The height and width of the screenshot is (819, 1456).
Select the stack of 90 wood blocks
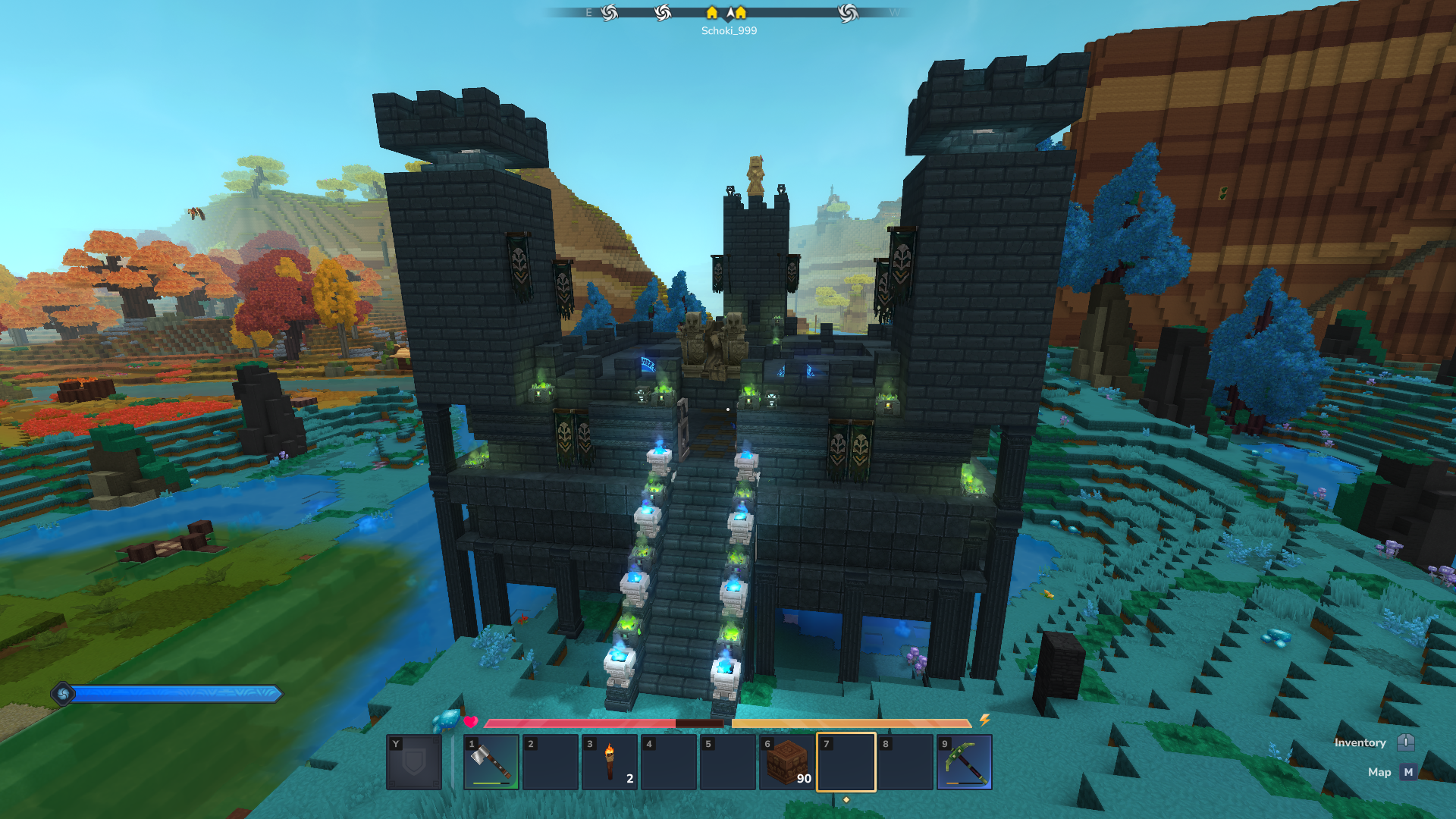click(787, 762)
